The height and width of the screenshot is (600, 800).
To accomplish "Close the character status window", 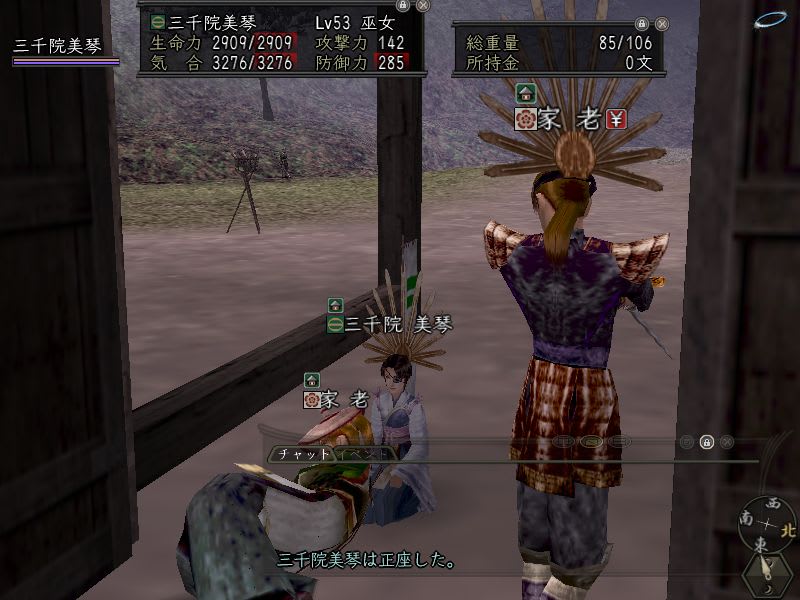I will click(423, 5).
